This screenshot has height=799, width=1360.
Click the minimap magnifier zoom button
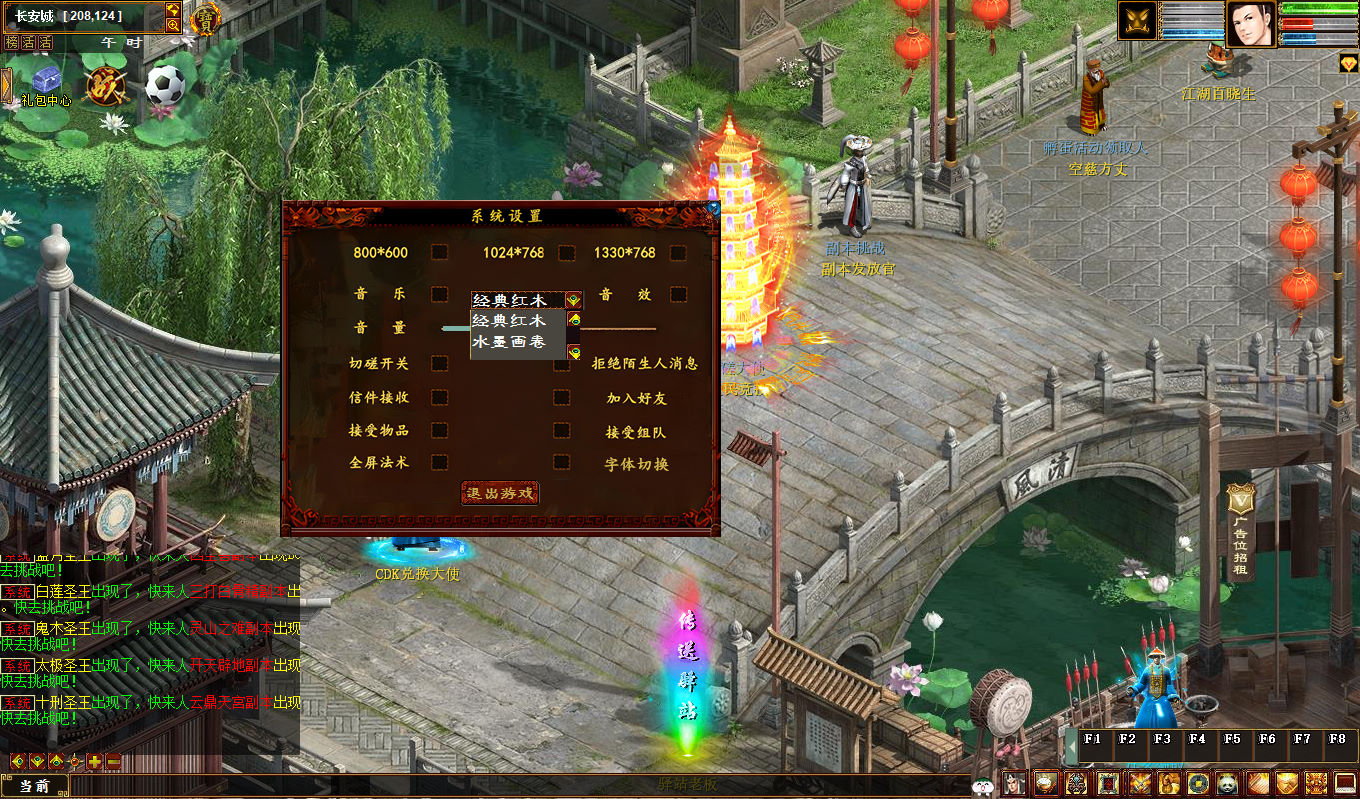[172, 25]
